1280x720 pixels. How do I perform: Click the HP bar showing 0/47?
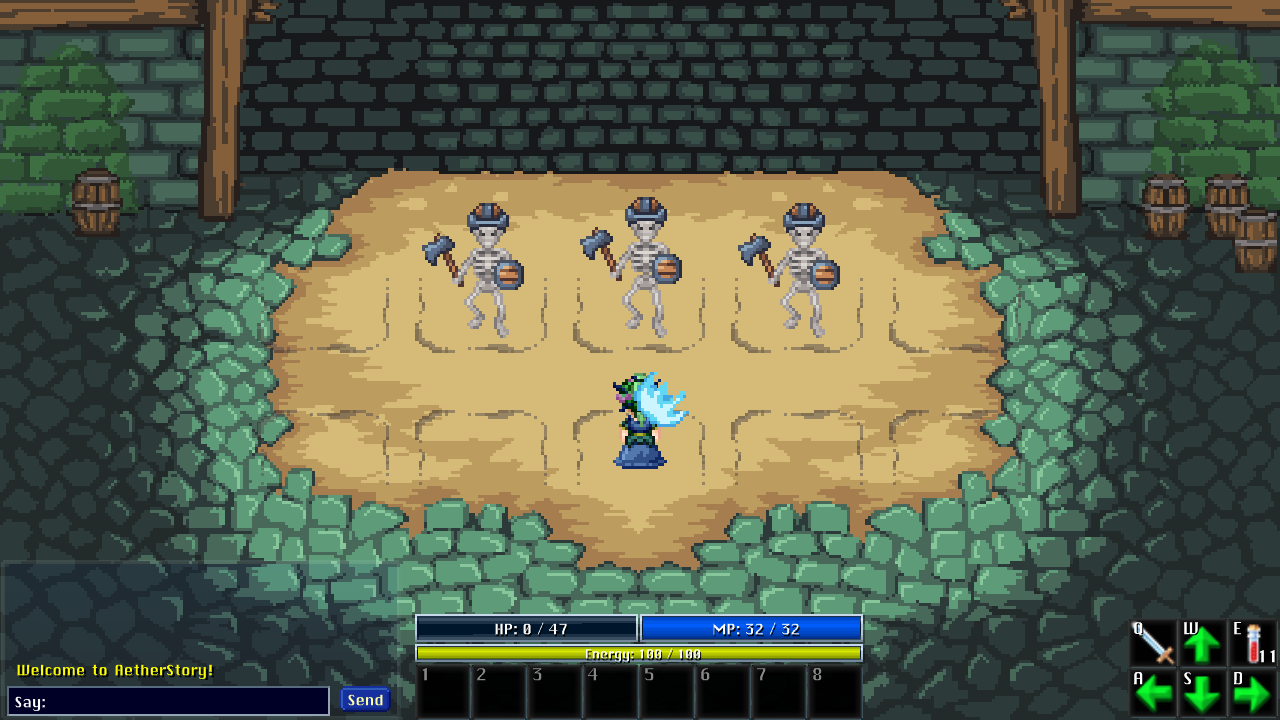pyautogui.click(x=527, y=628)
